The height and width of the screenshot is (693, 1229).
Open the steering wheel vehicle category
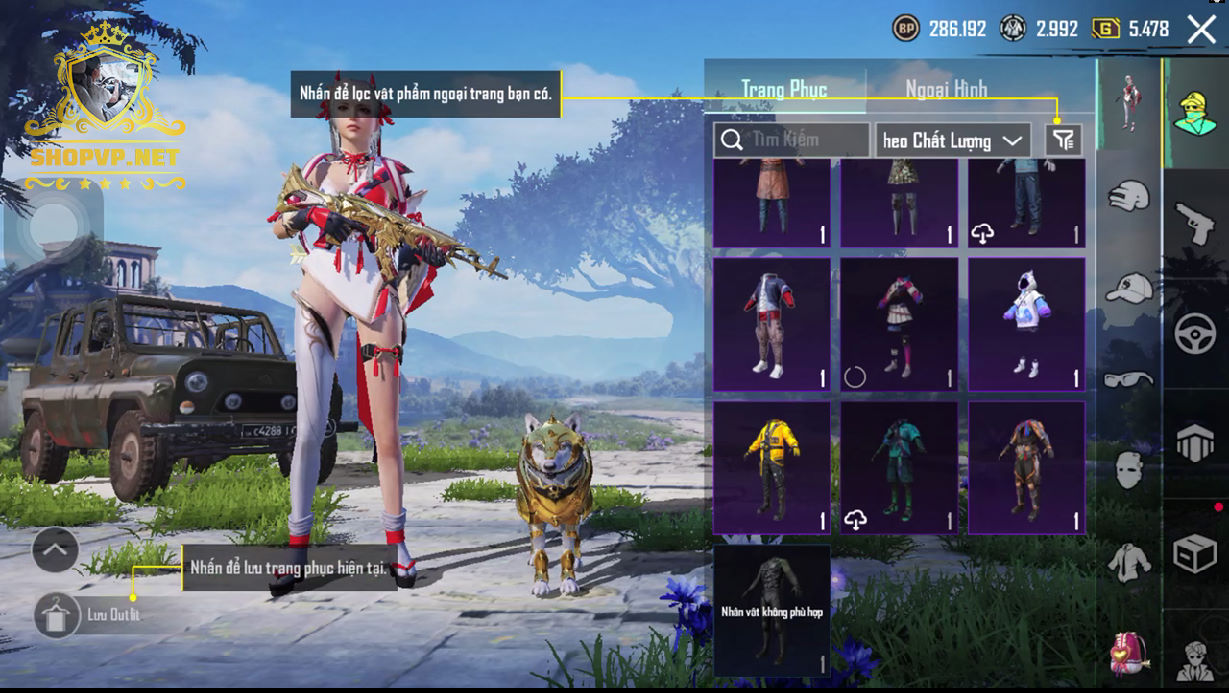1194,335
